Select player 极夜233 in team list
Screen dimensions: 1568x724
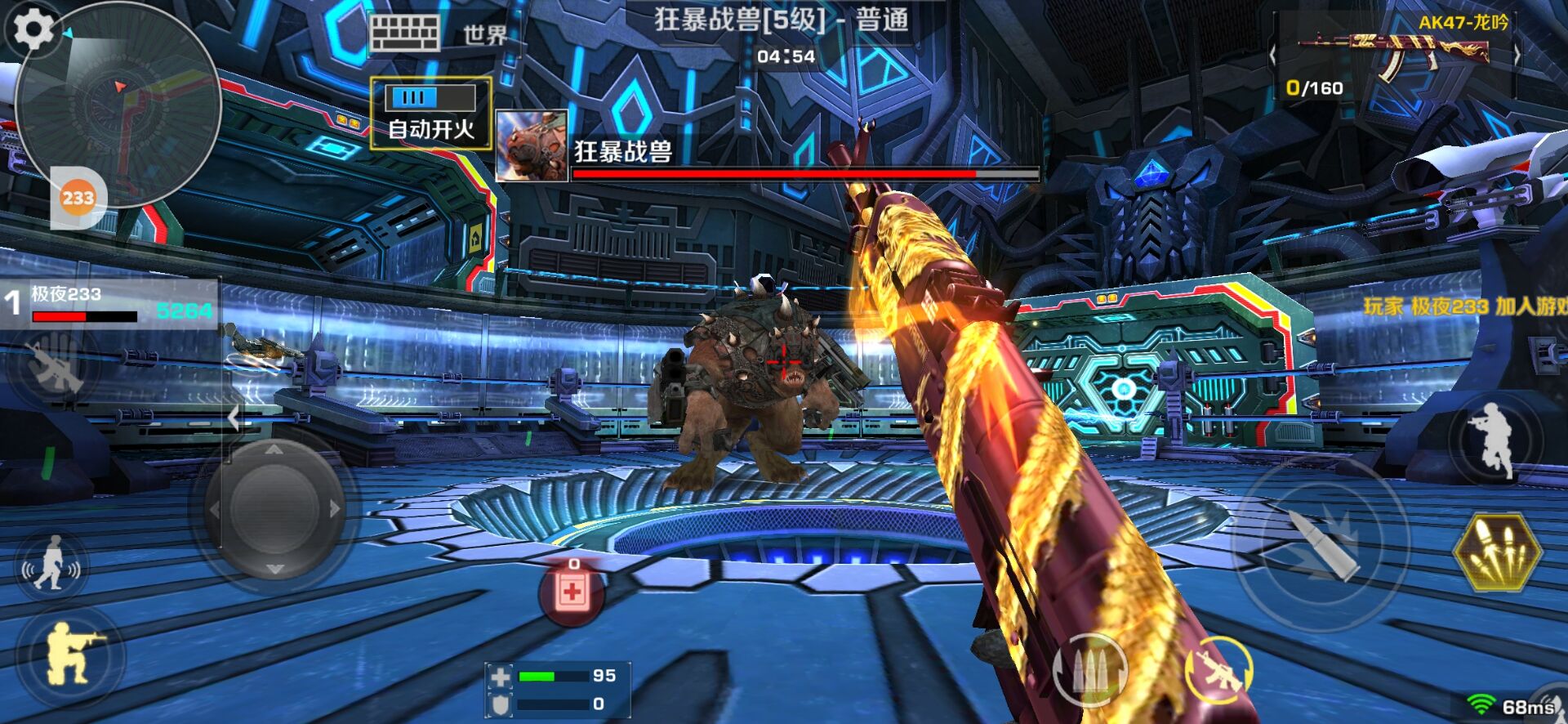pos(110,303)
